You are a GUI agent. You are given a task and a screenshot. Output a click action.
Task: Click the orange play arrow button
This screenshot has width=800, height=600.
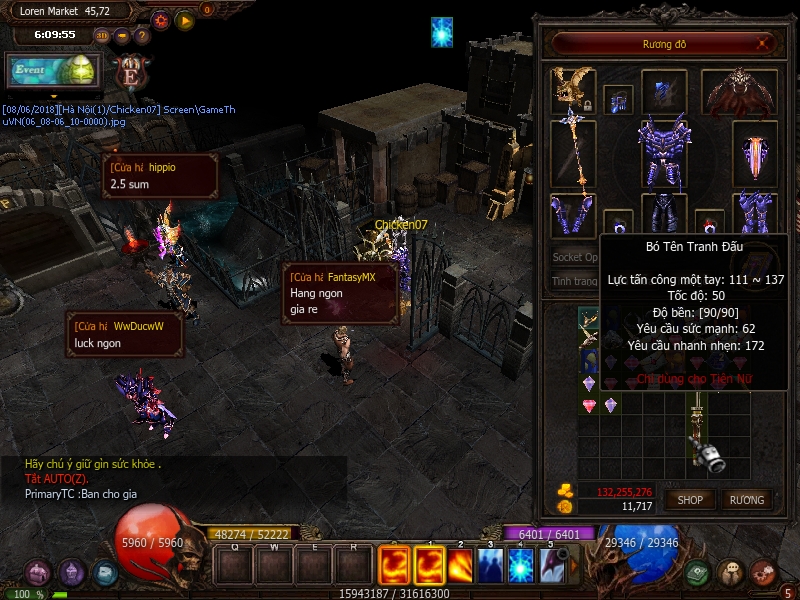[x=184, y=19]
